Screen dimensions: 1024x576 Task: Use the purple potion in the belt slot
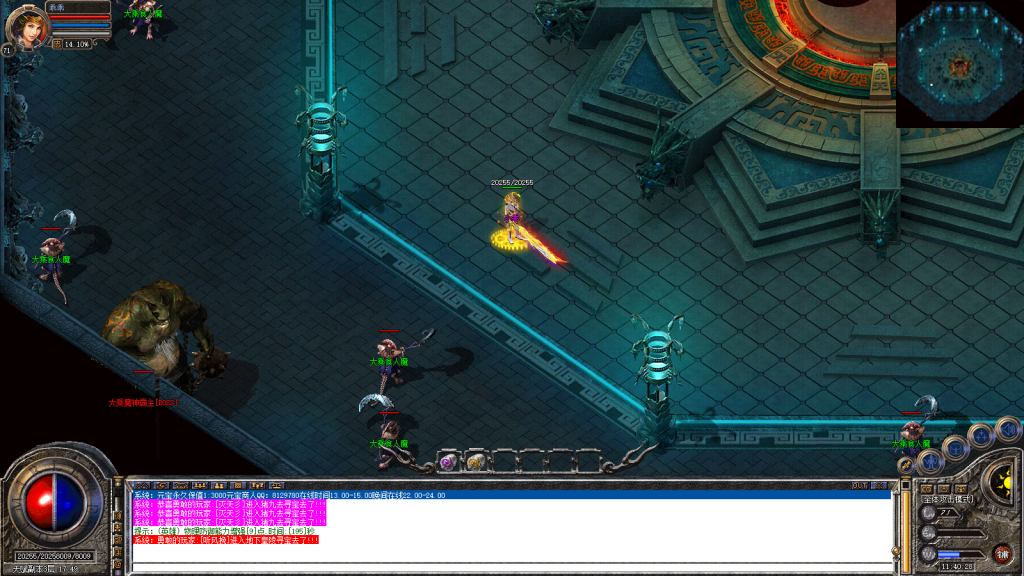447,461
